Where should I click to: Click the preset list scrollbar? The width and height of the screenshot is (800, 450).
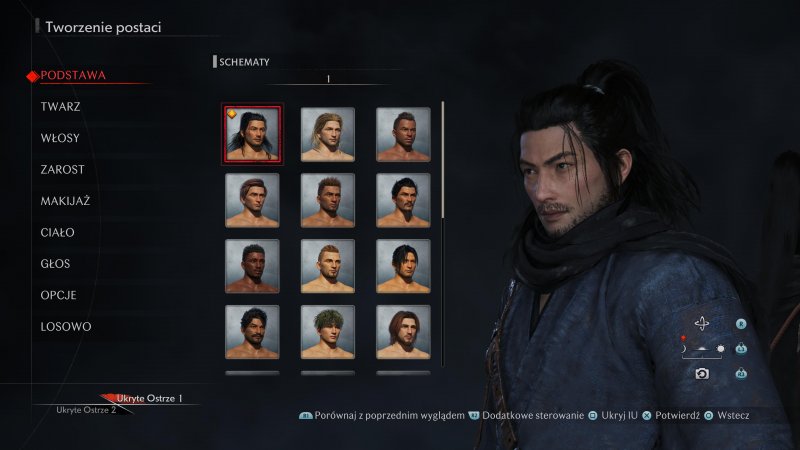[442, 160]
